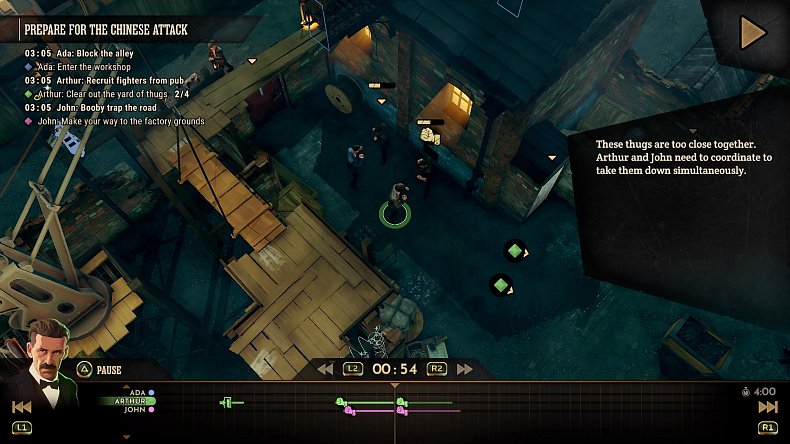Click the large play arrow button
The width and height of the screenshot is (790, 444).
point(751,34)
